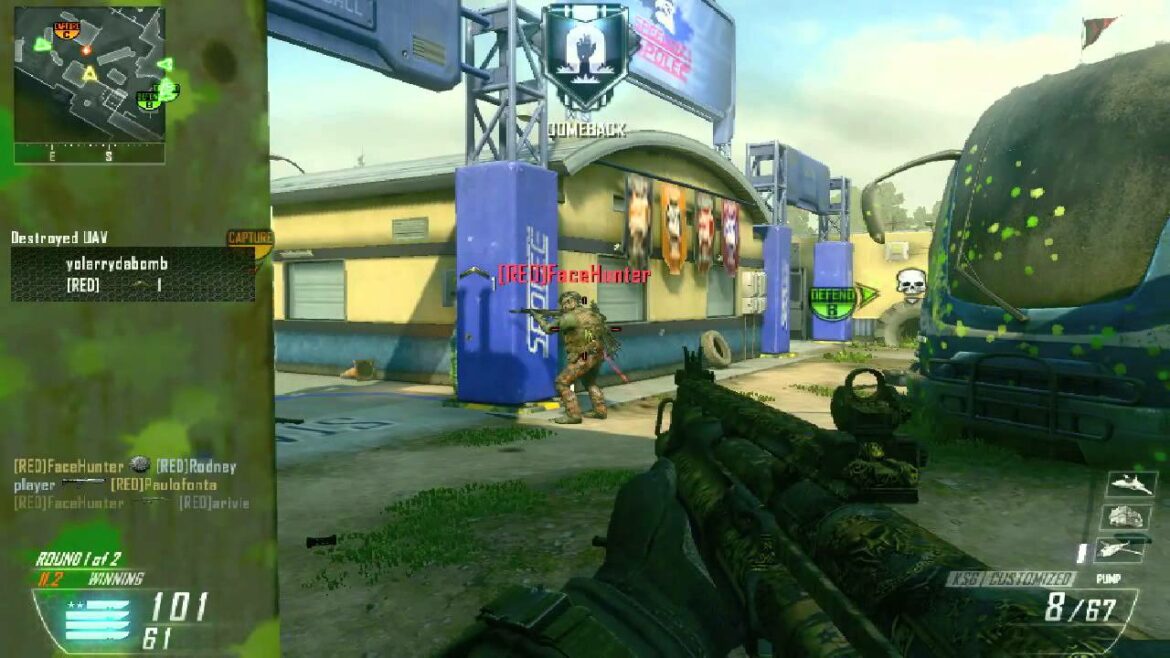Screen dimensions: 1170x658
Task: Select the green Defend B waypoint in the game view
Action: point(833,301)
